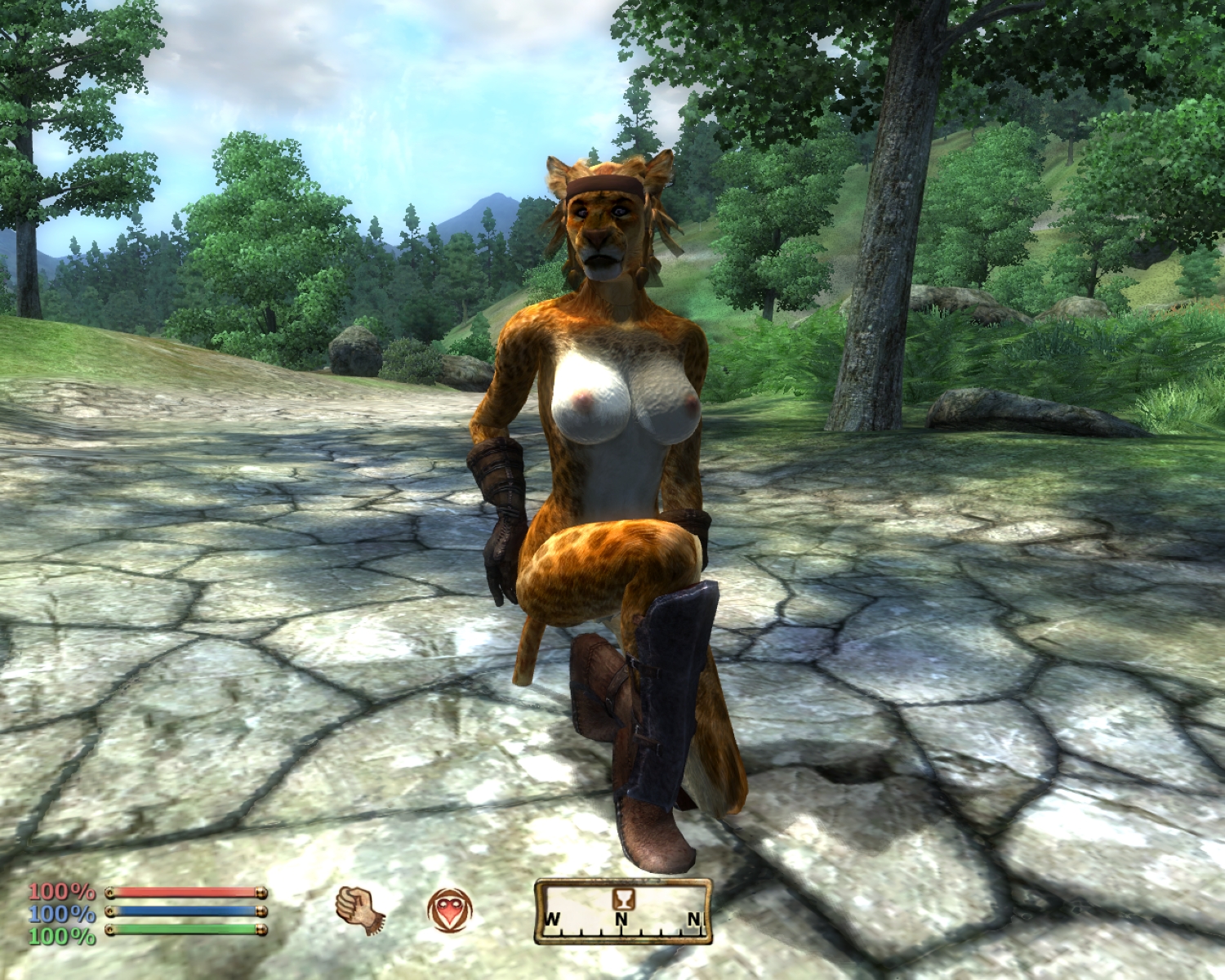Click the compass bar

pyautogui.click(x=622, y=912)
